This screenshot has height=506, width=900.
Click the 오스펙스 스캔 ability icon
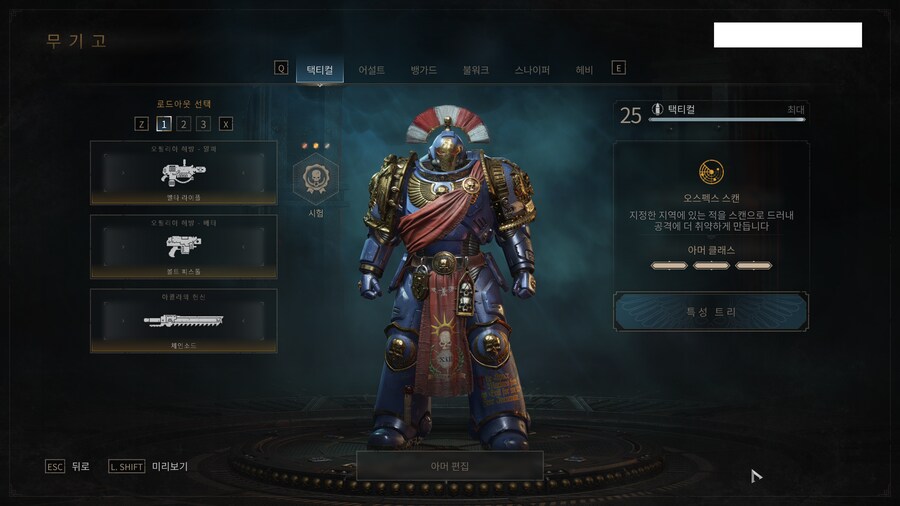(x=711, y=172)
